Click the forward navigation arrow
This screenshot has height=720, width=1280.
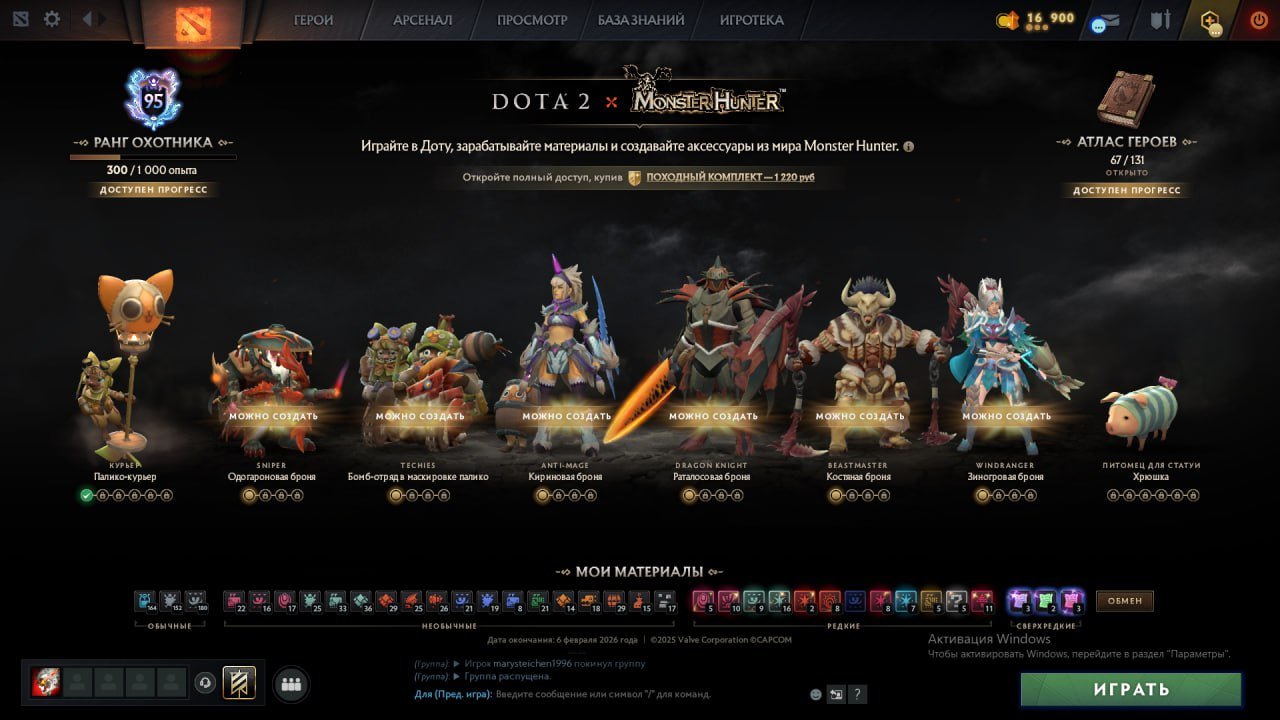[x=100, y=17]
